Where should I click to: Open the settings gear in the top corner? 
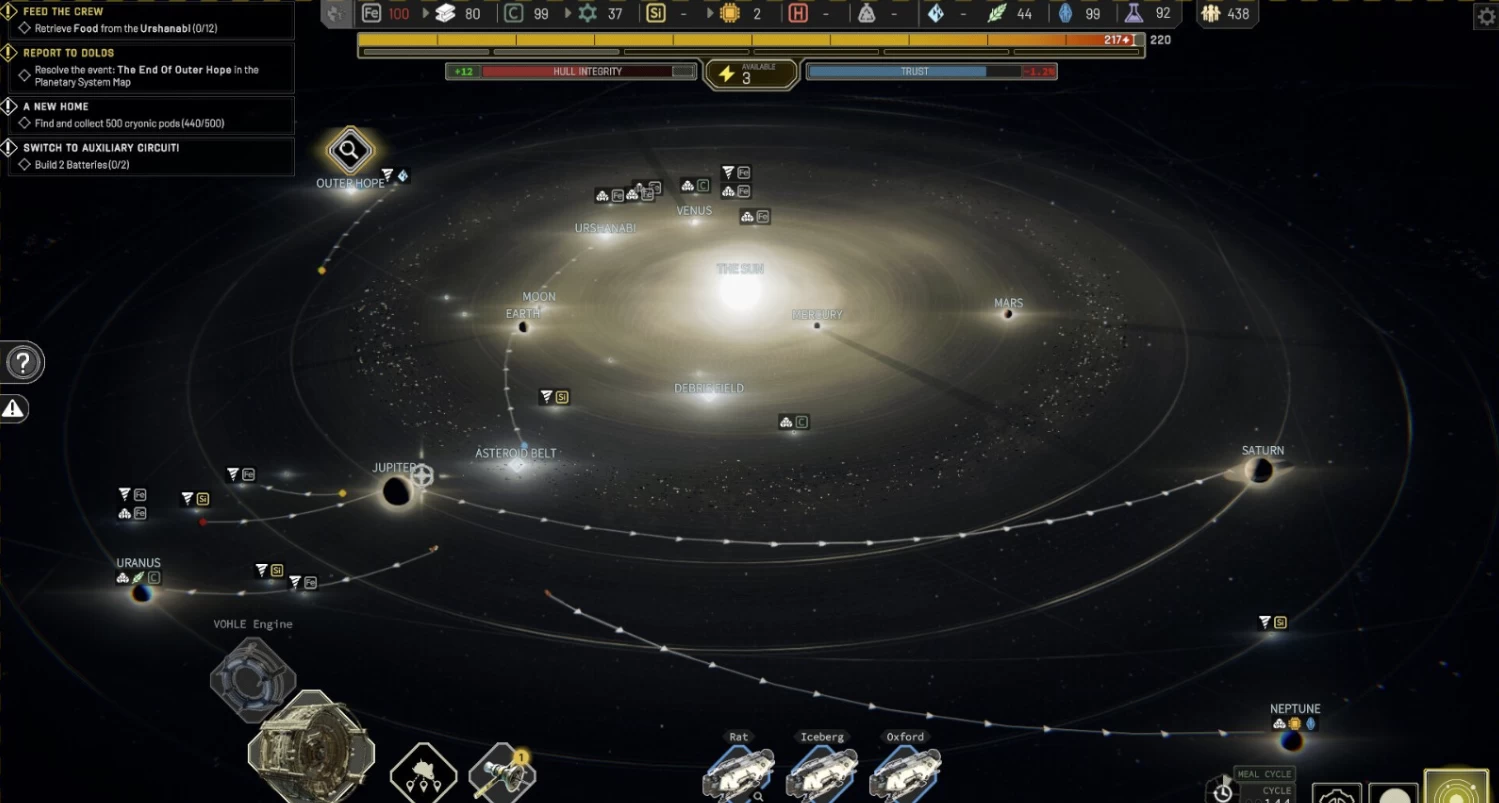click(x=1485, y=15)
